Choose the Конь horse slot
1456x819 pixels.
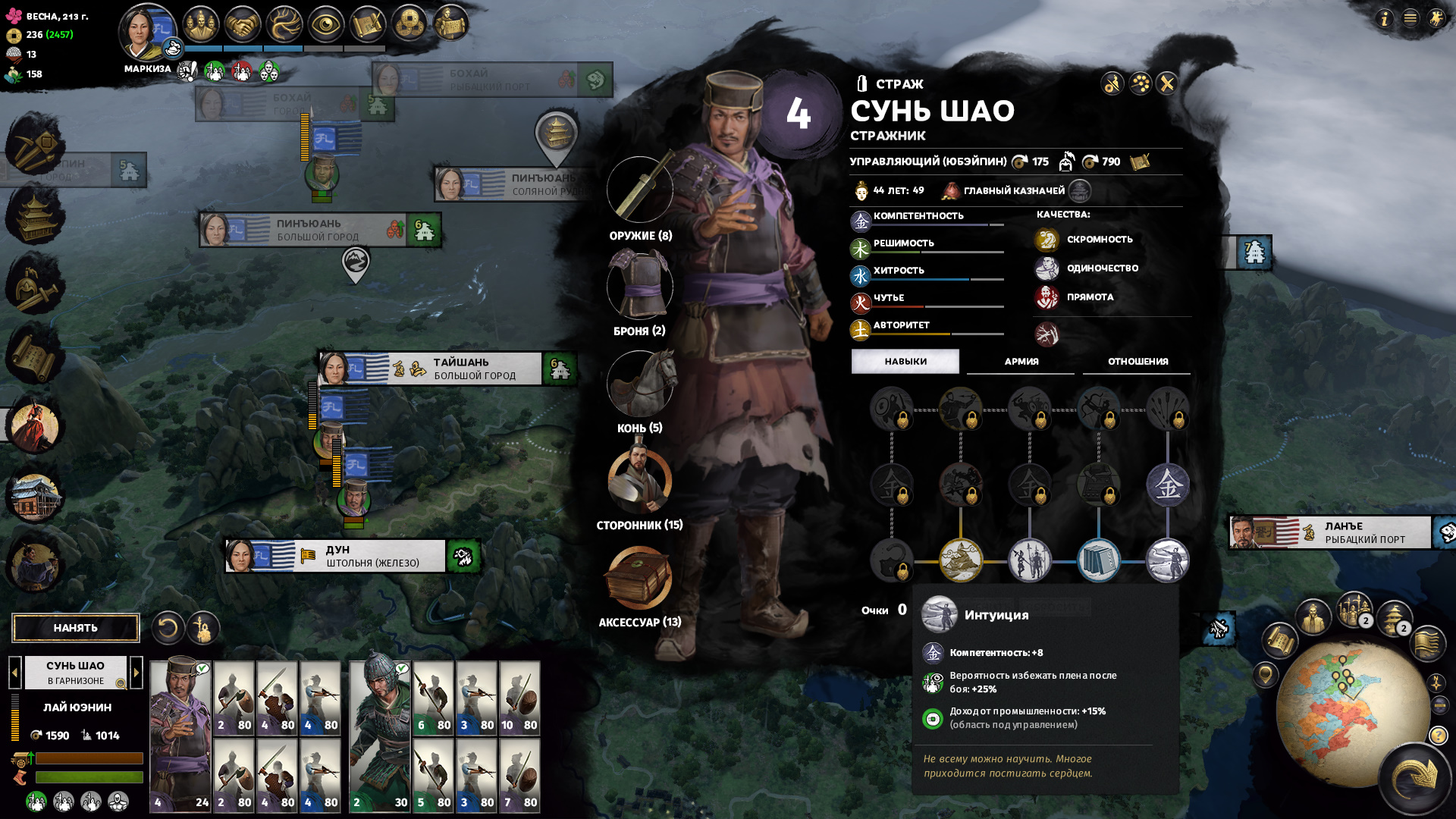pyautogui.click(x=640, y=384)
